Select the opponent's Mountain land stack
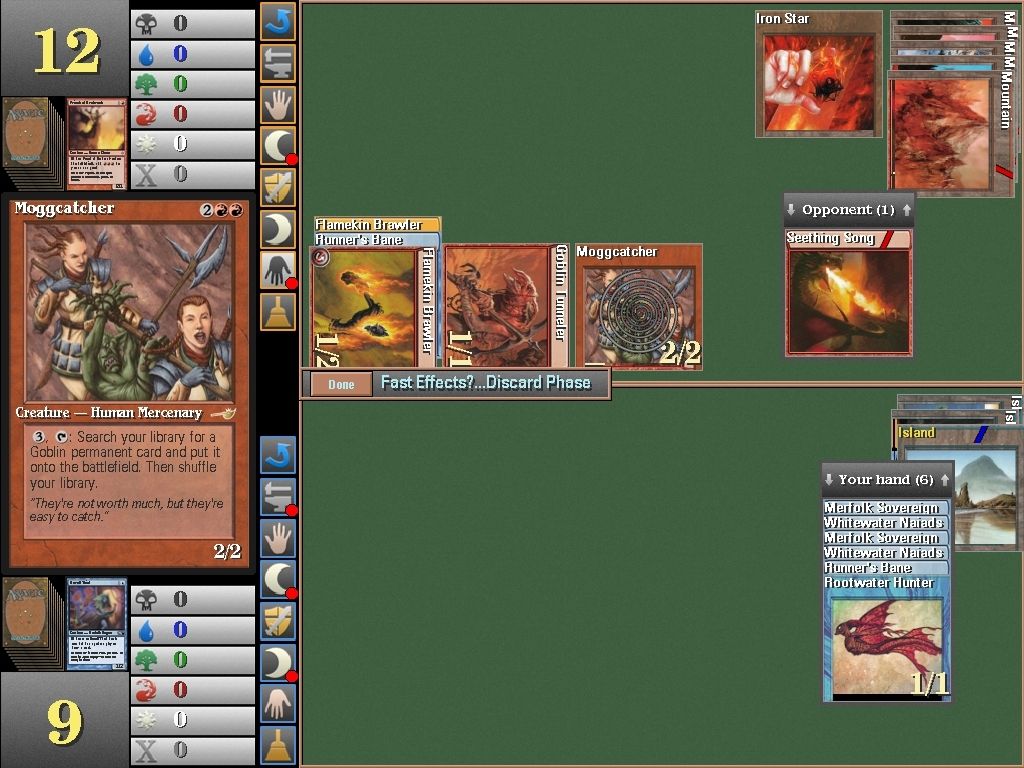 pos(950,120)
